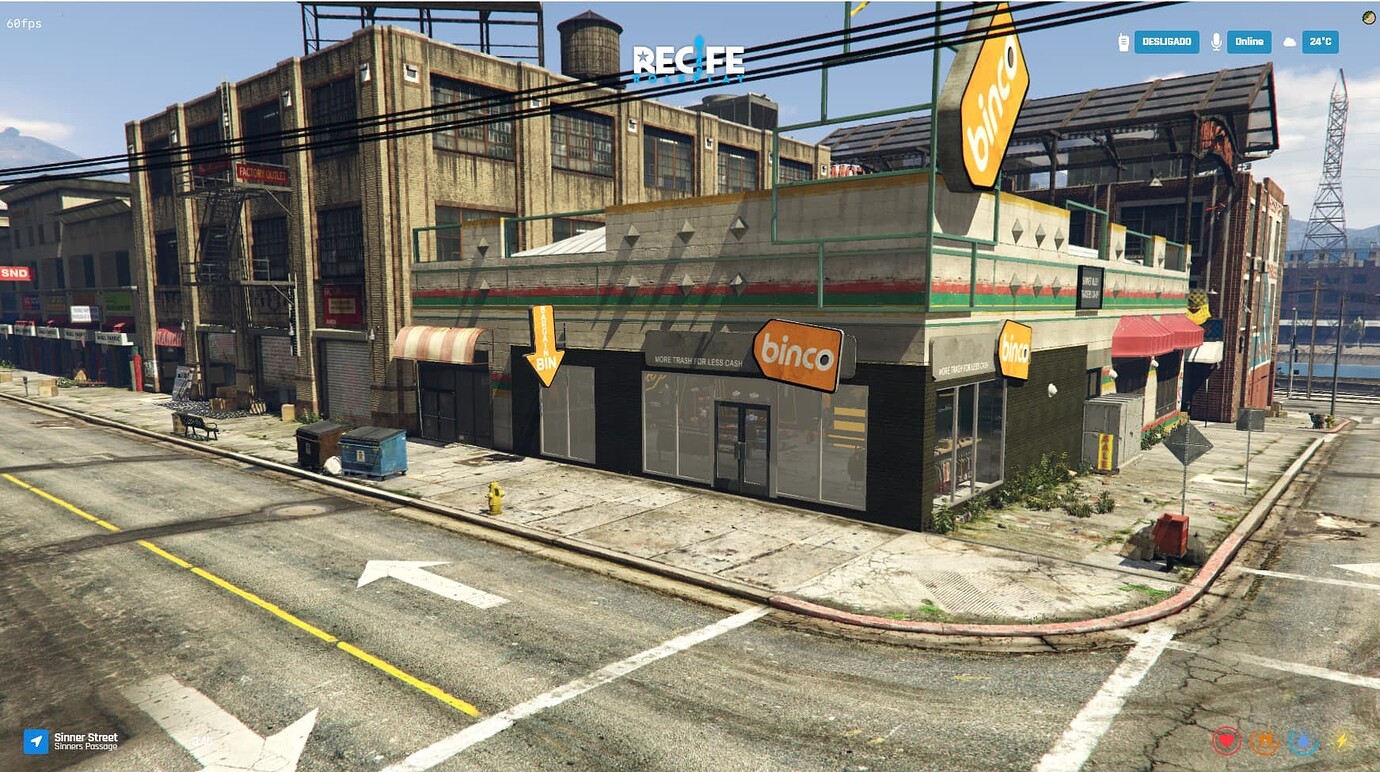Viewport: 1380px width, 772px height.
Task: Select the blue water drop thirst icon
Action: point(1302,742)
